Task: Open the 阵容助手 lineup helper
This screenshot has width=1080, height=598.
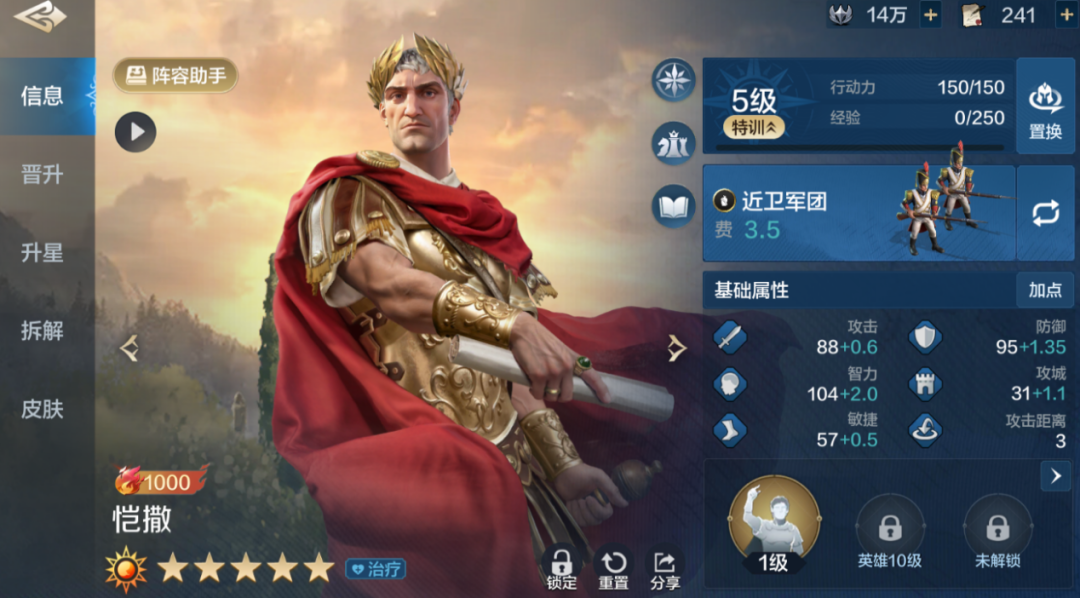Action: 175,75
